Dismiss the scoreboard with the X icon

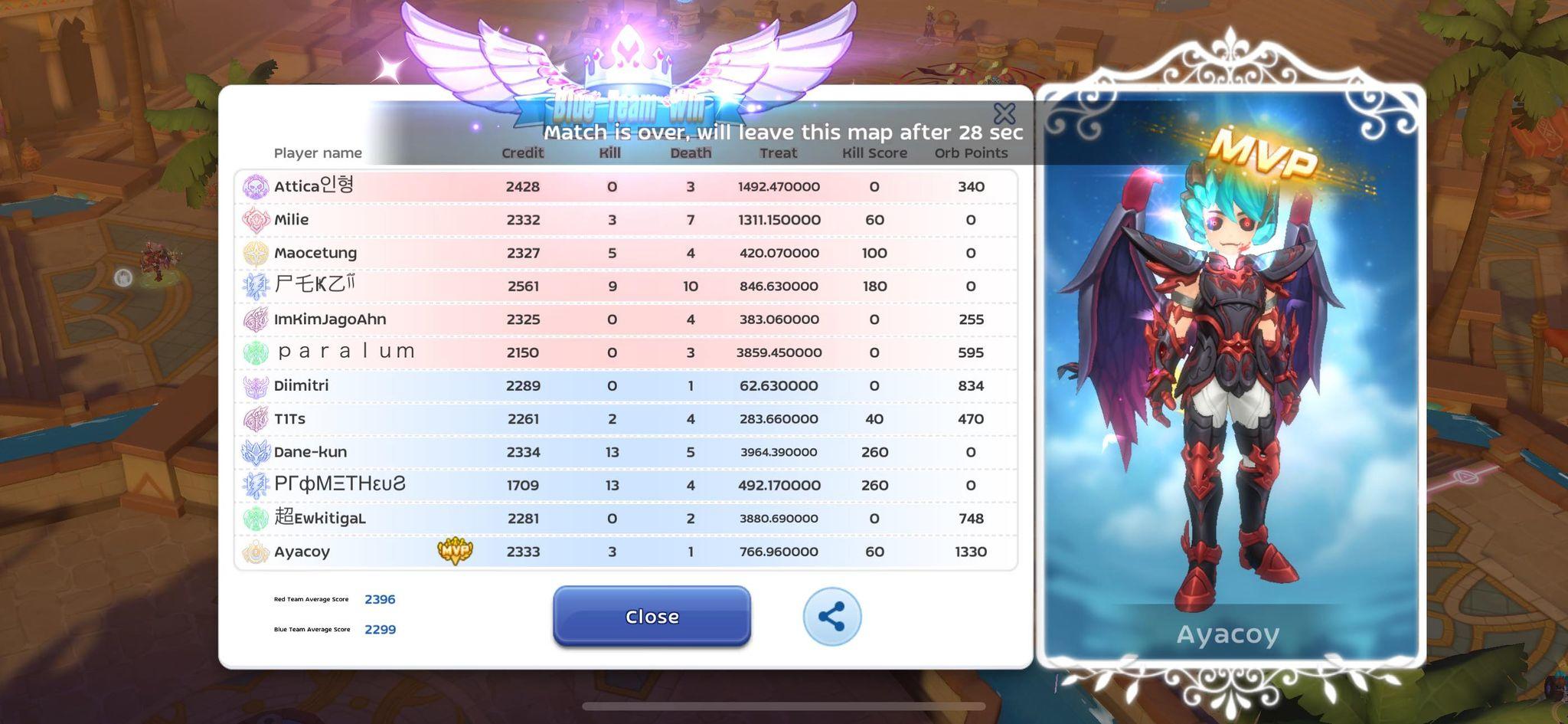click(1005, 112)
